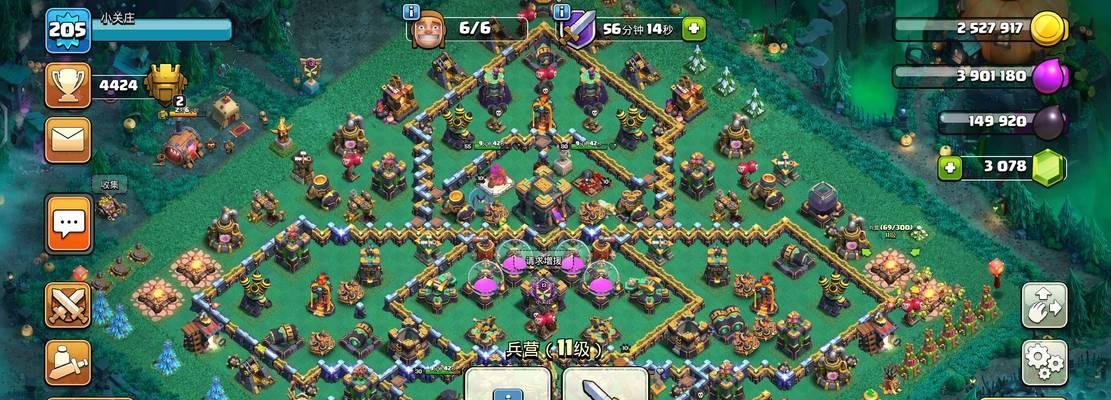Open barracks info button at bottom
This screenshot has width=1111, height=400.
tap(508, 385)
